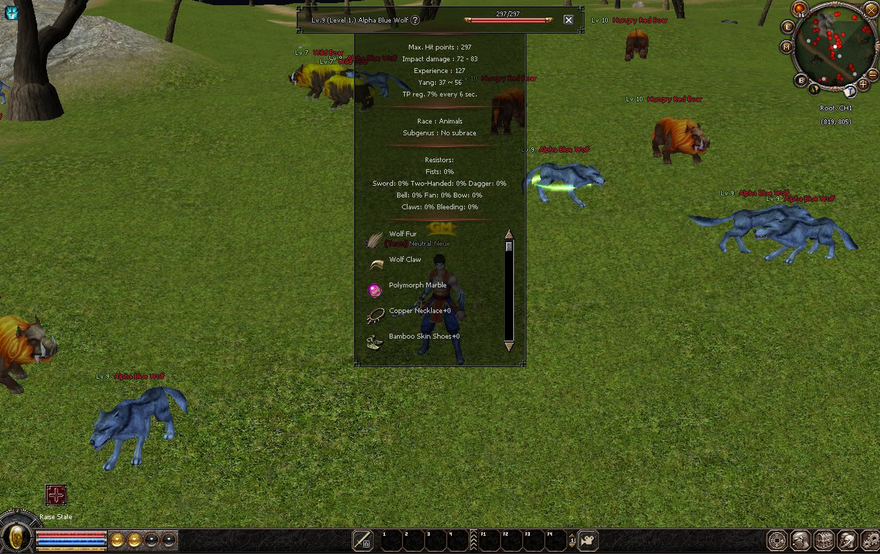Screen dimensions: 880x554
Task: Click the drop list scroll-down arrow
Action: point(509,346)
